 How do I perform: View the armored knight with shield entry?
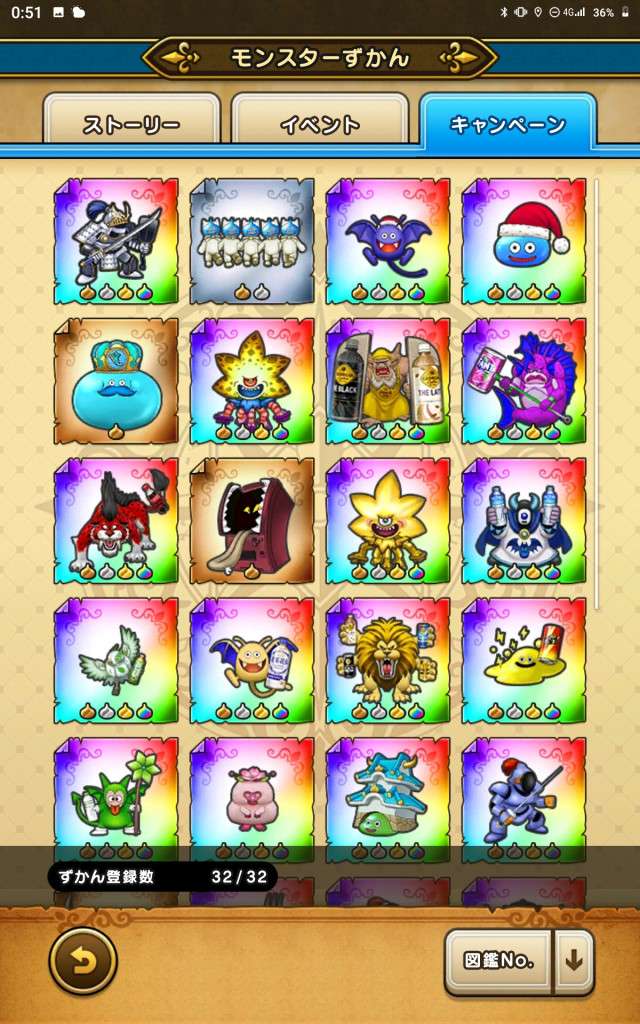point(116,241)
